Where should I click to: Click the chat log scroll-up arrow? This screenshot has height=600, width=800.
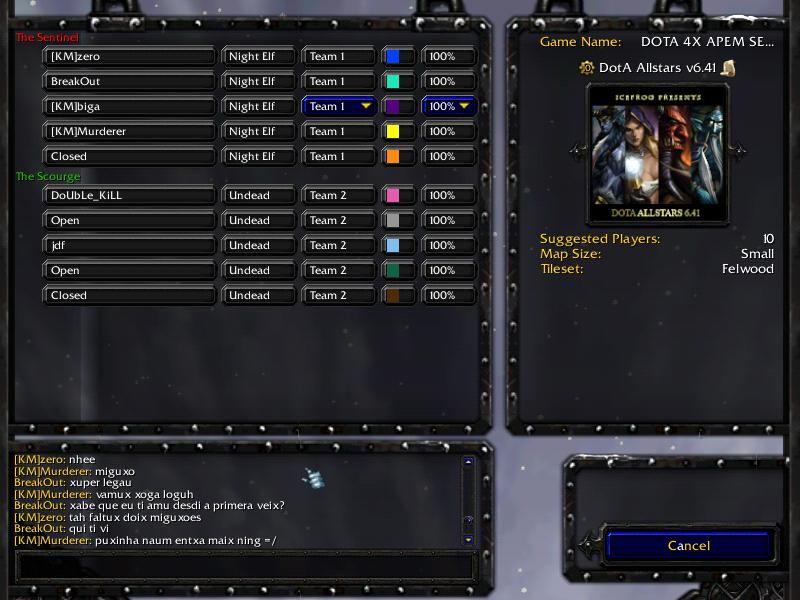point(468,462)
